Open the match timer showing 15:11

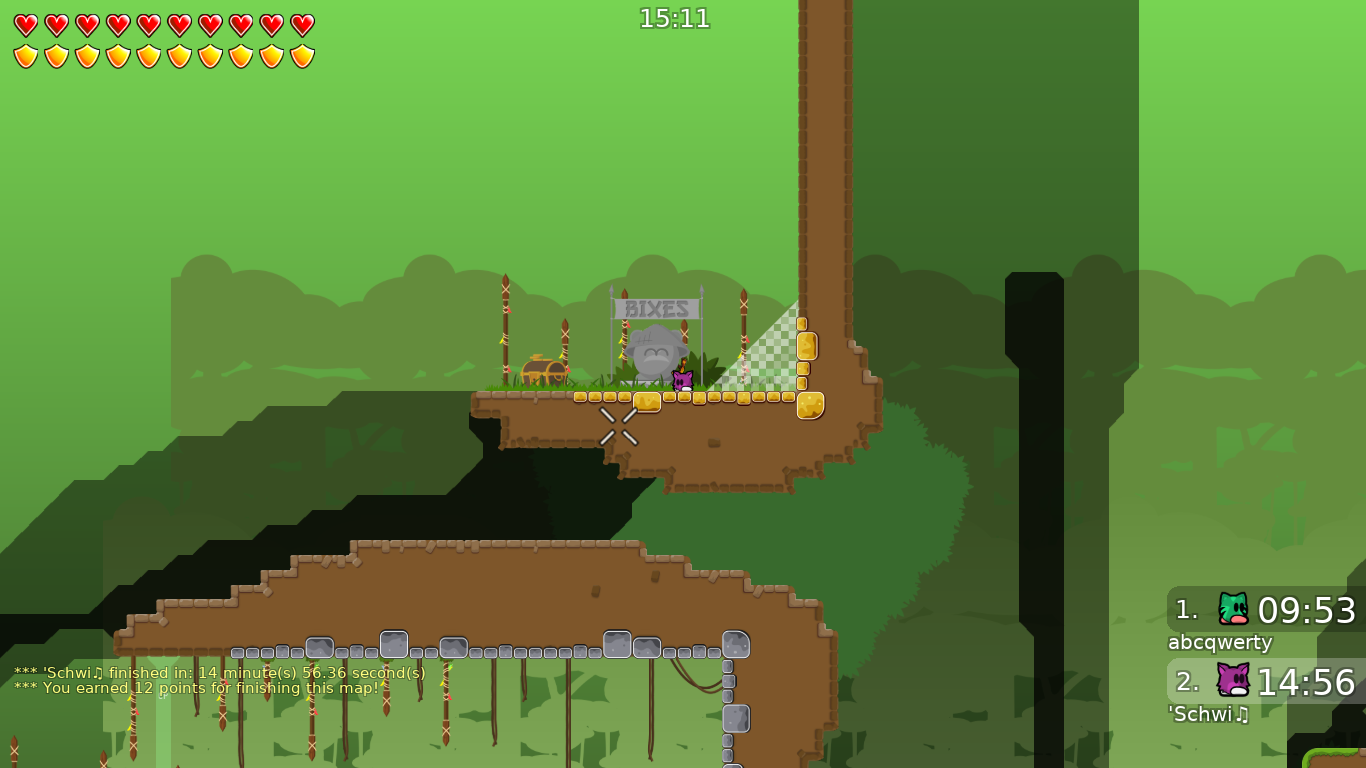pos(674,17)
